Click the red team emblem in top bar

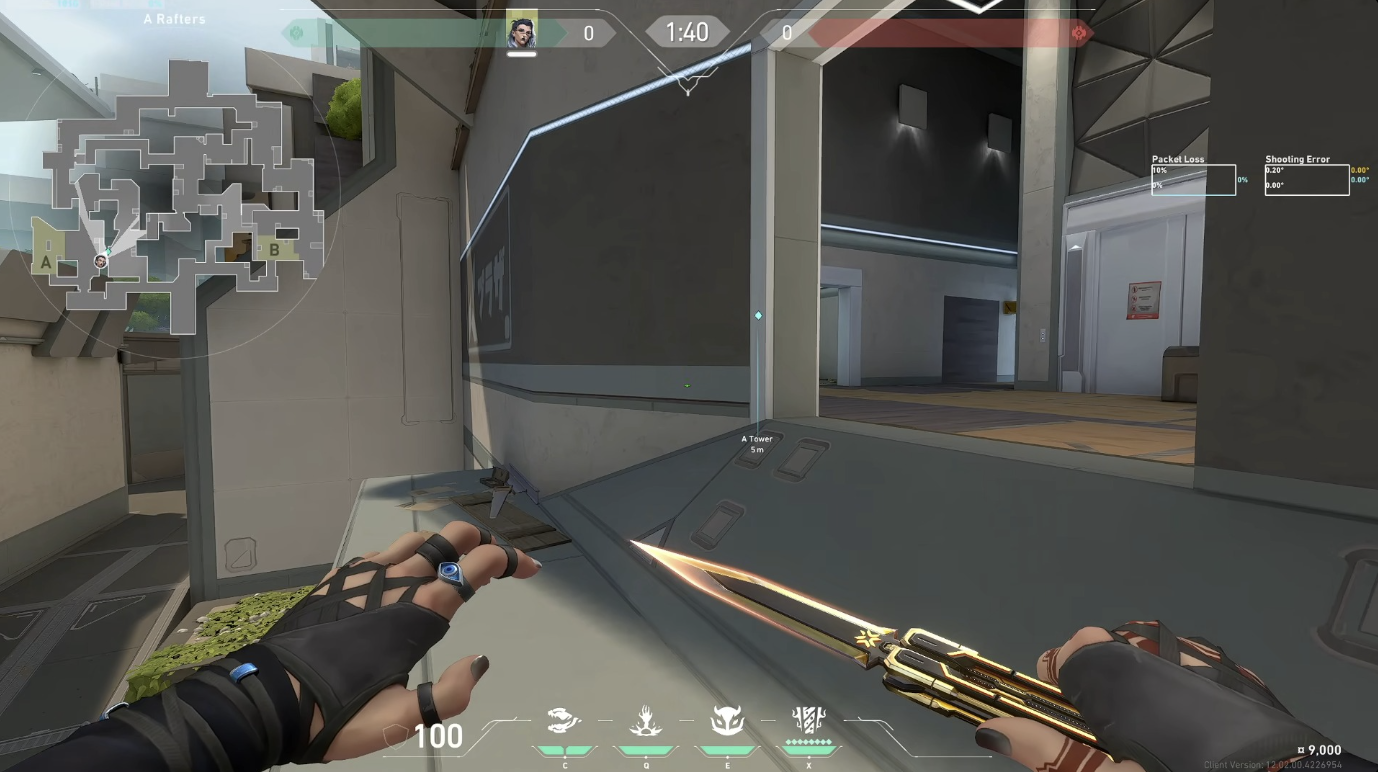point(1078,33)
